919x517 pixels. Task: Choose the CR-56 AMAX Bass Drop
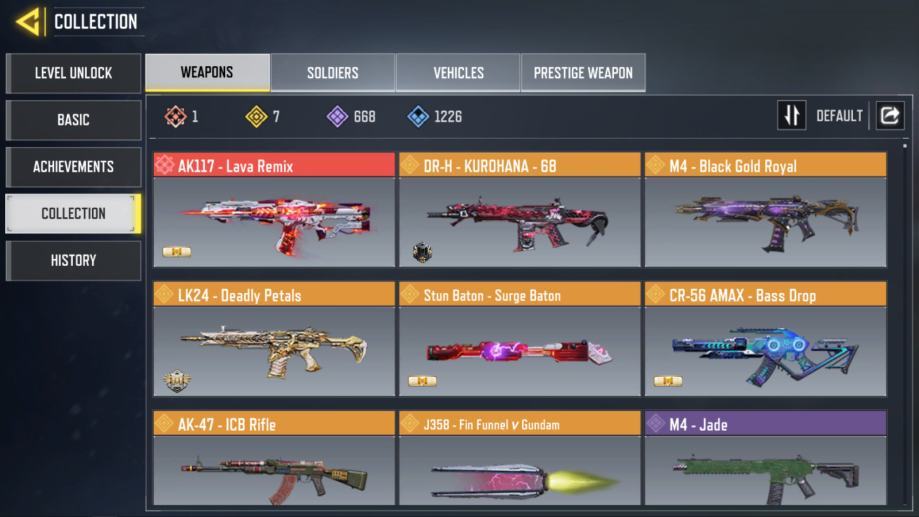[x=765, y=340]
